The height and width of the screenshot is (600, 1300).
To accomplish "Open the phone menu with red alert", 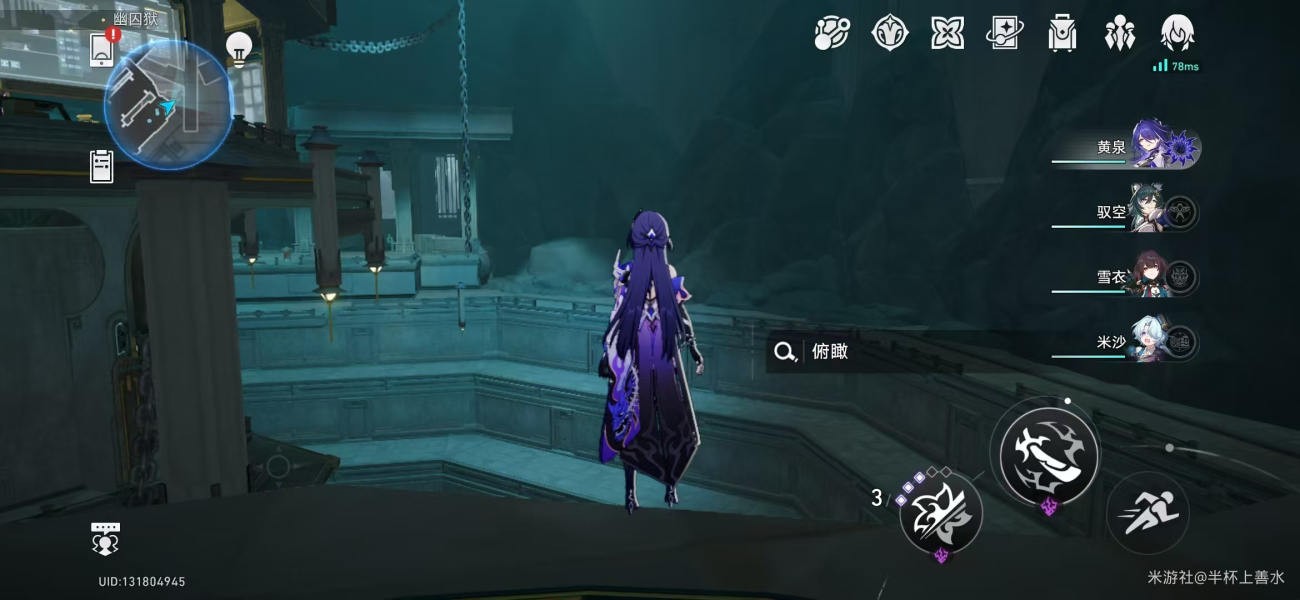I will [101, 48].
